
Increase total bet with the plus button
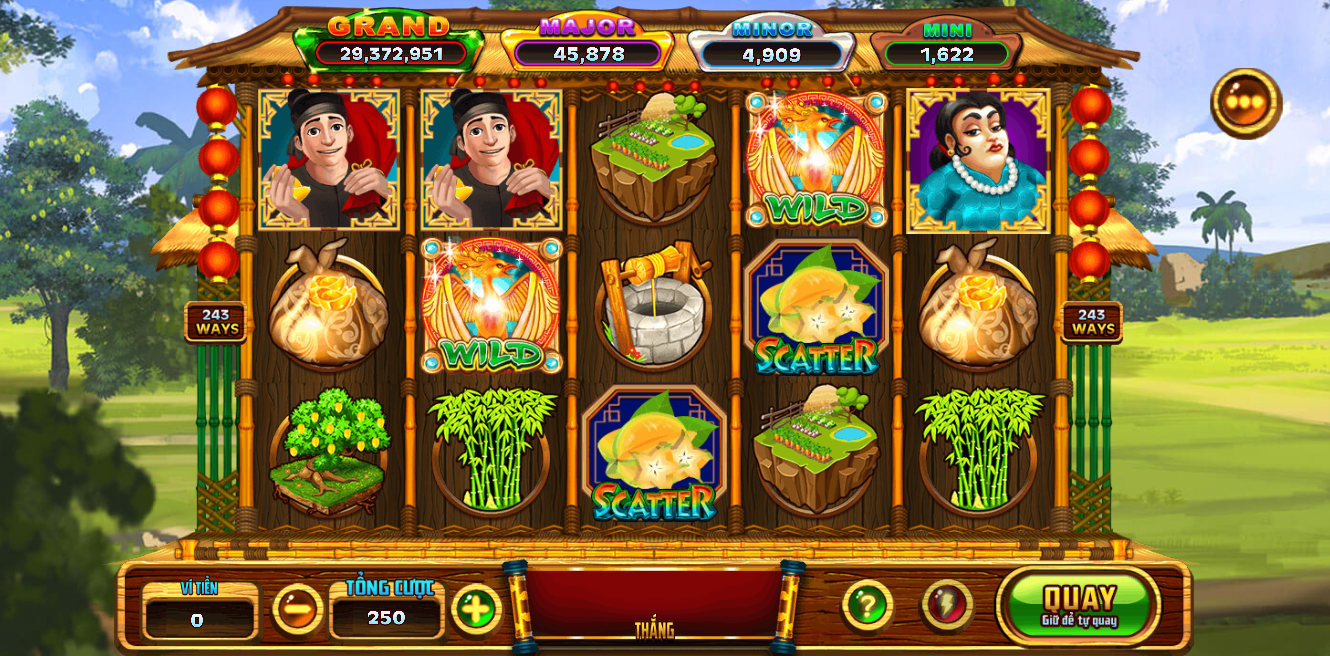coord(477,608)
